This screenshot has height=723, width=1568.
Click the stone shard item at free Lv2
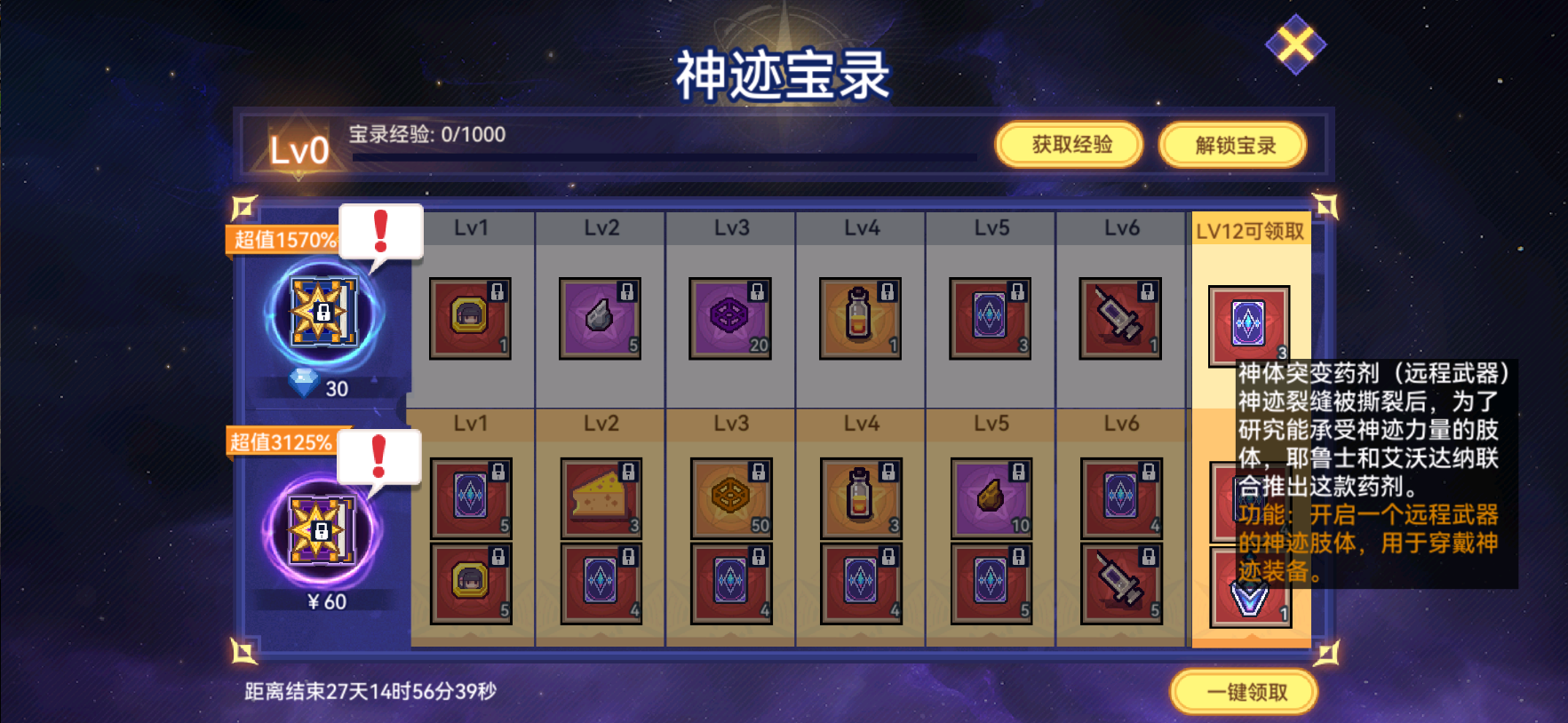tap(600, 318)
